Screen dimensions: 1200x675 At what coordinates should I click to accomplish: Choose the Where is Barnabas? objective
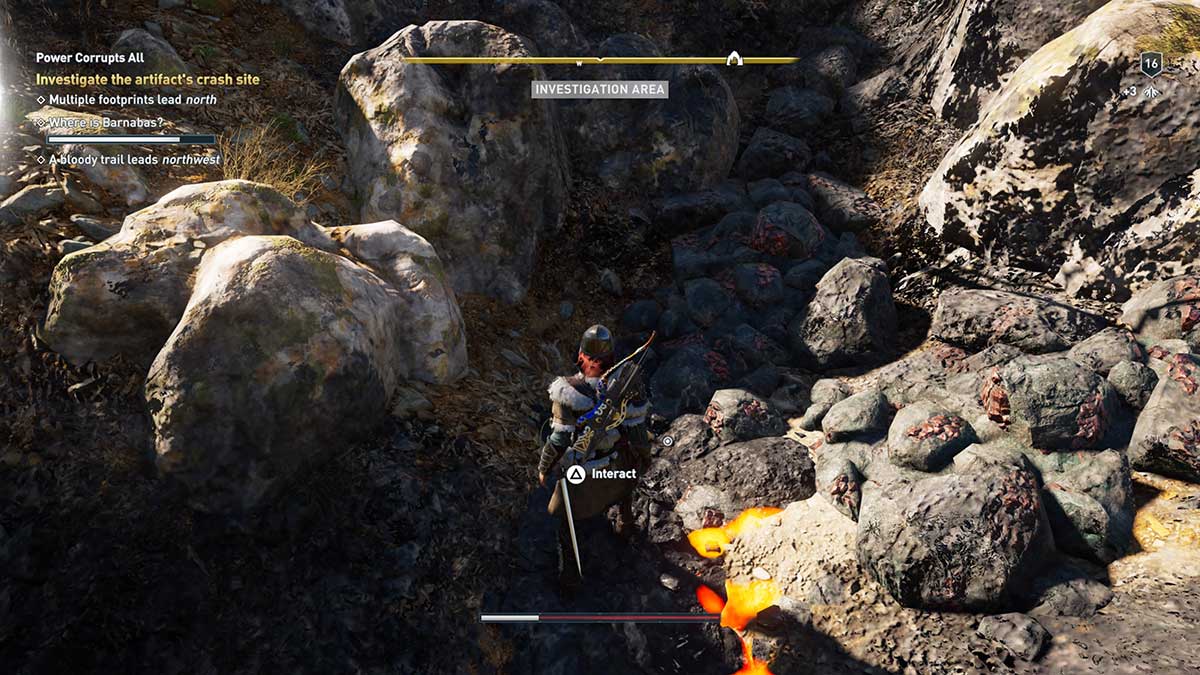pos(106,123)
